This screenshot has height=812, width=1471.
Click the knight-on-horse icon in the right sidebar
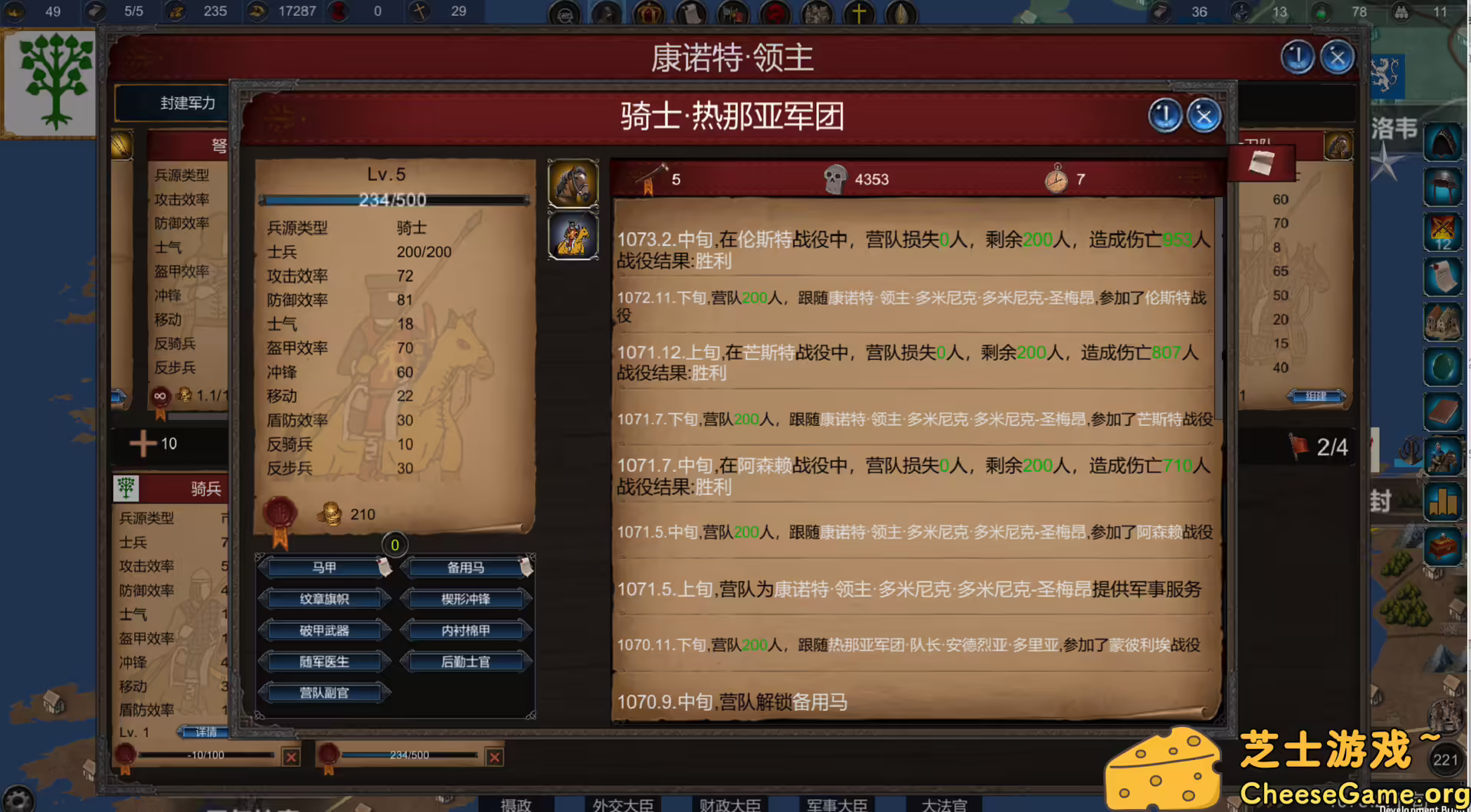pyautogui.click(x=1443, y=455)
